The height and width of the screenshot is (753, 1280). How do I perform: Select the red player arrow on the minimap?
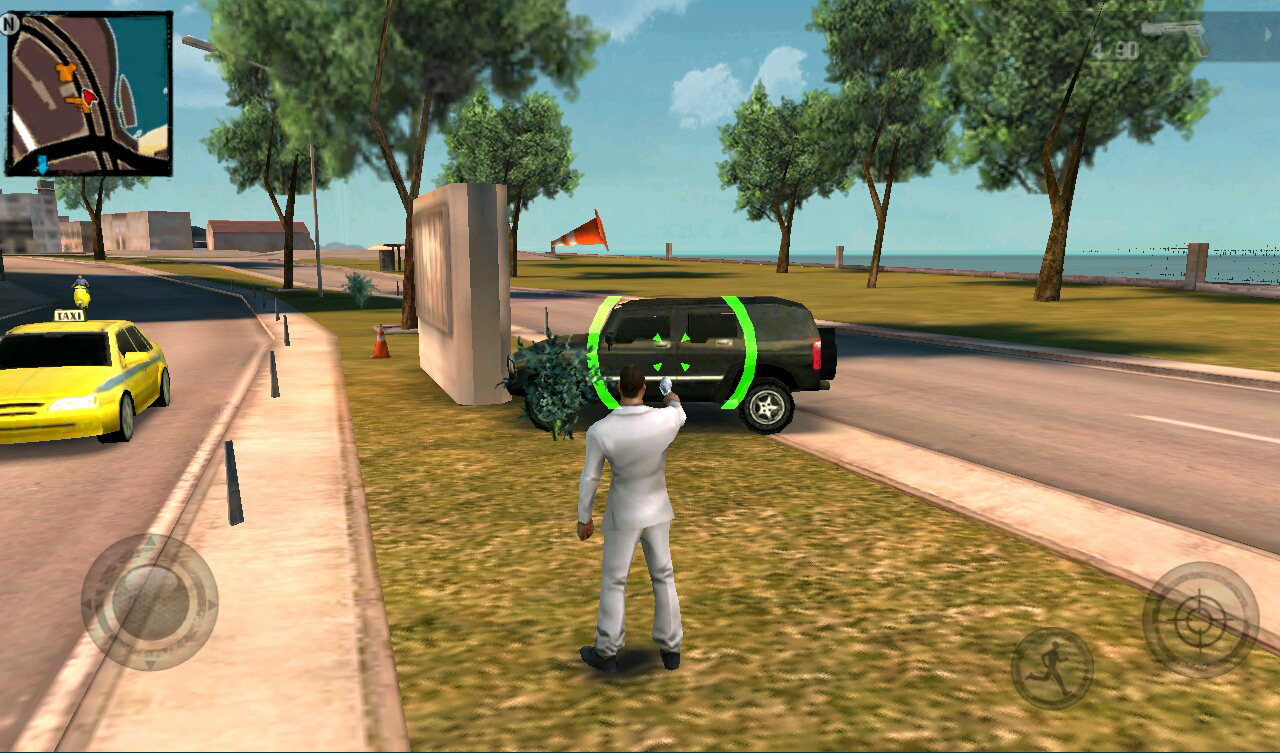90,96
